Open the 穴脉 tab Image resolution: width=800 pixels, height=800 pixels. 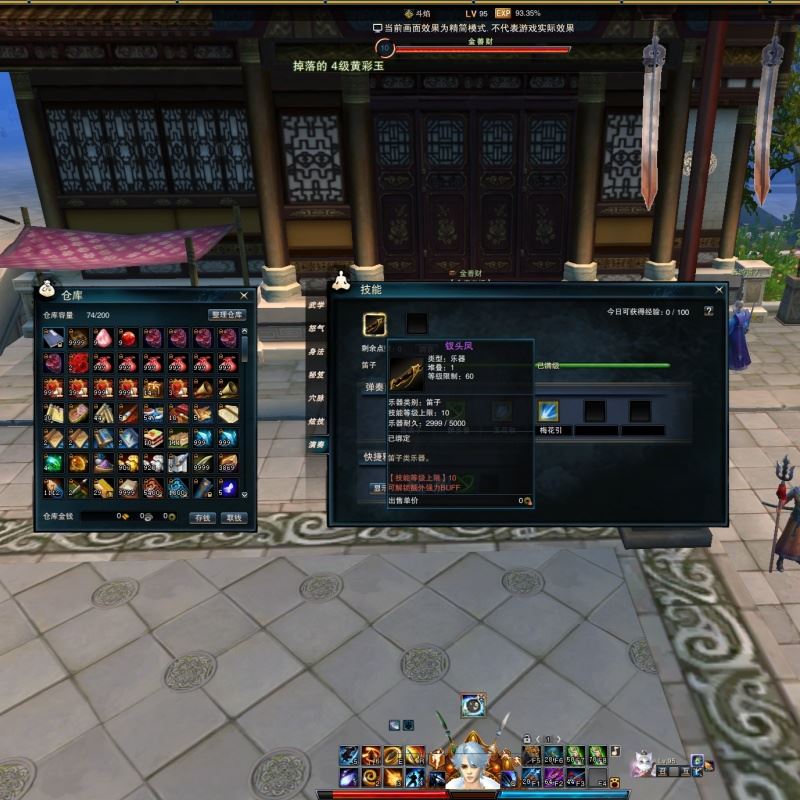point(317,398)
